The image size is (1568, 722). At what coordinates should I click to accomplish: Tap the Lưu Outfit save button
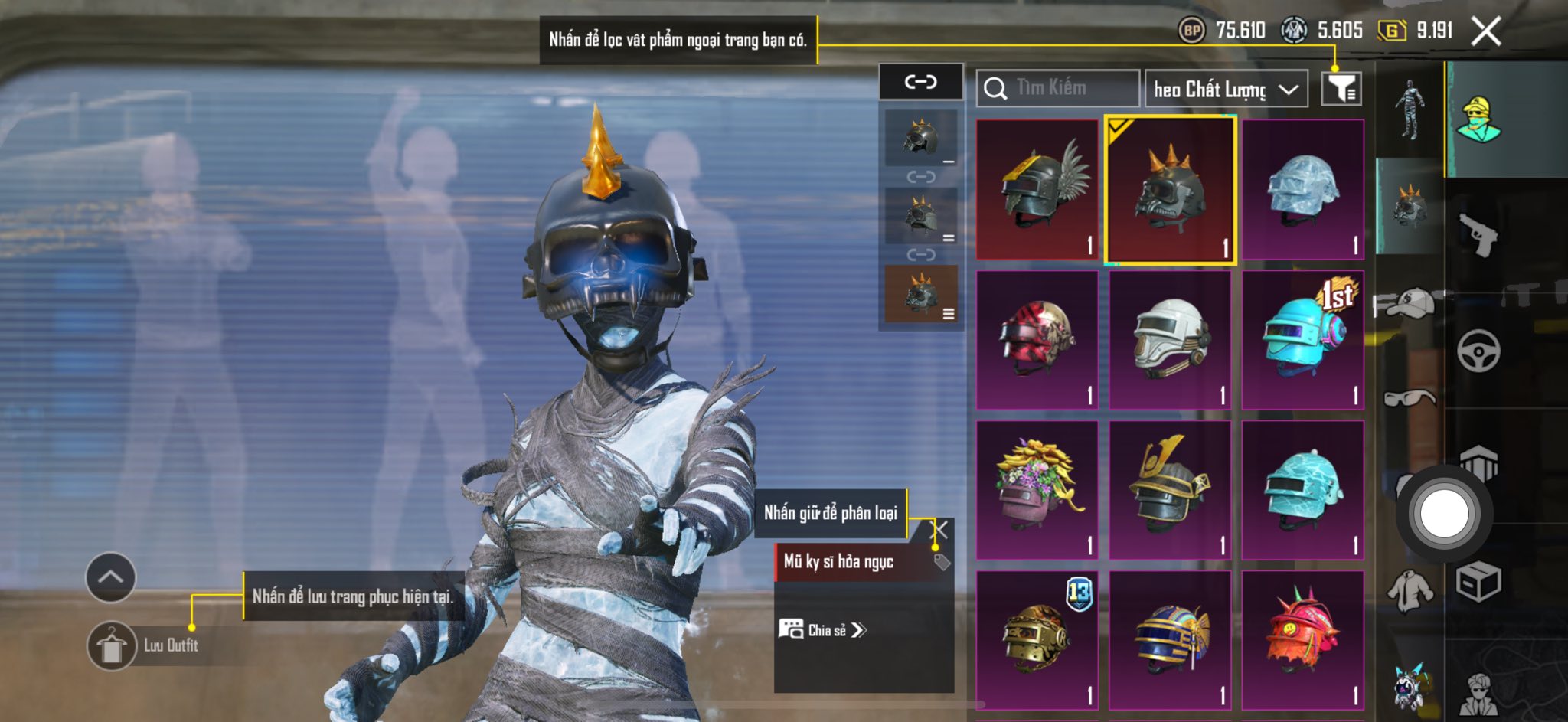point(112,645)
